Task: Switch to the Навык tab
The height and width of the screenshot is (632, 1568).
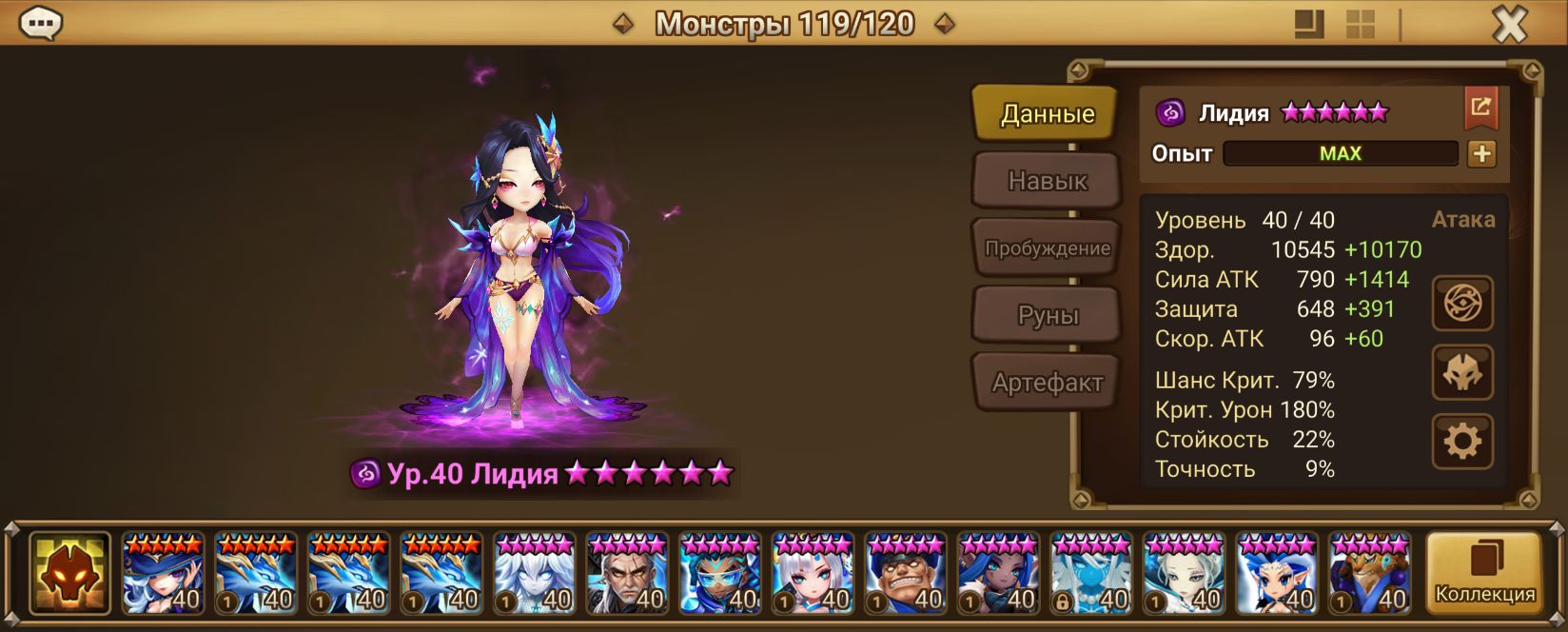Action: pyautogui.click(x=1047, y=181)
